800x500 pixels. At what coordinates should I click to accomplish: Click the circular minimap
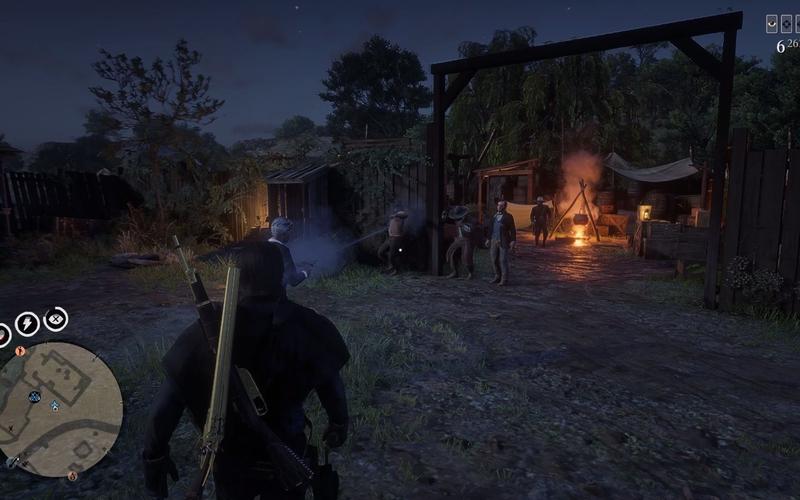click(x=60, y=408)
